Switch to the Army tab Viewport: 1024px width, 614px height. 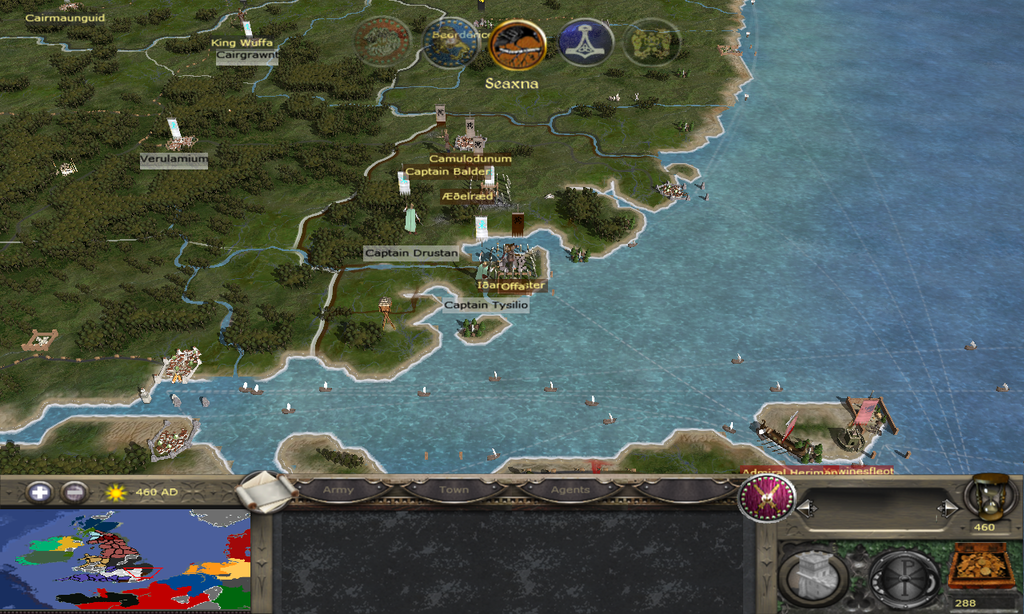[338, 490]
